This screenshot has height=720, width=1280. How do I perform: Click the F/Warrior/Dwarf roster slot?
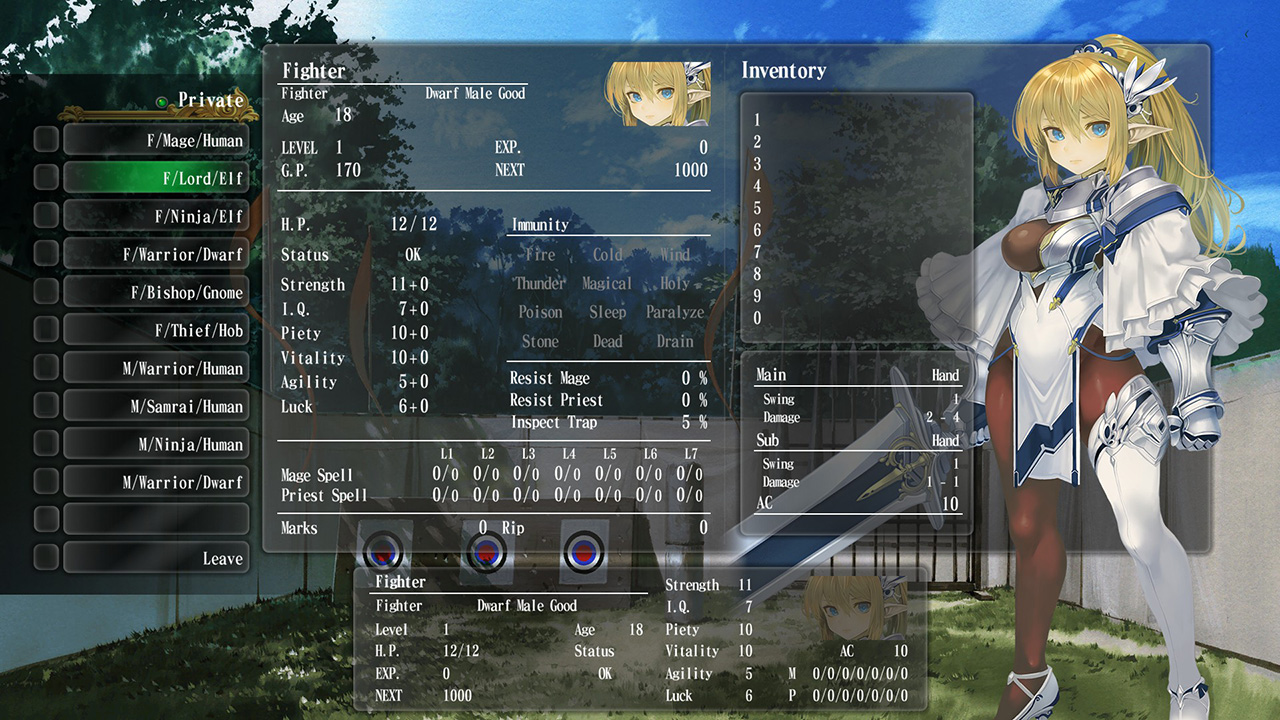pyautogui.click(x=156, y=254)
